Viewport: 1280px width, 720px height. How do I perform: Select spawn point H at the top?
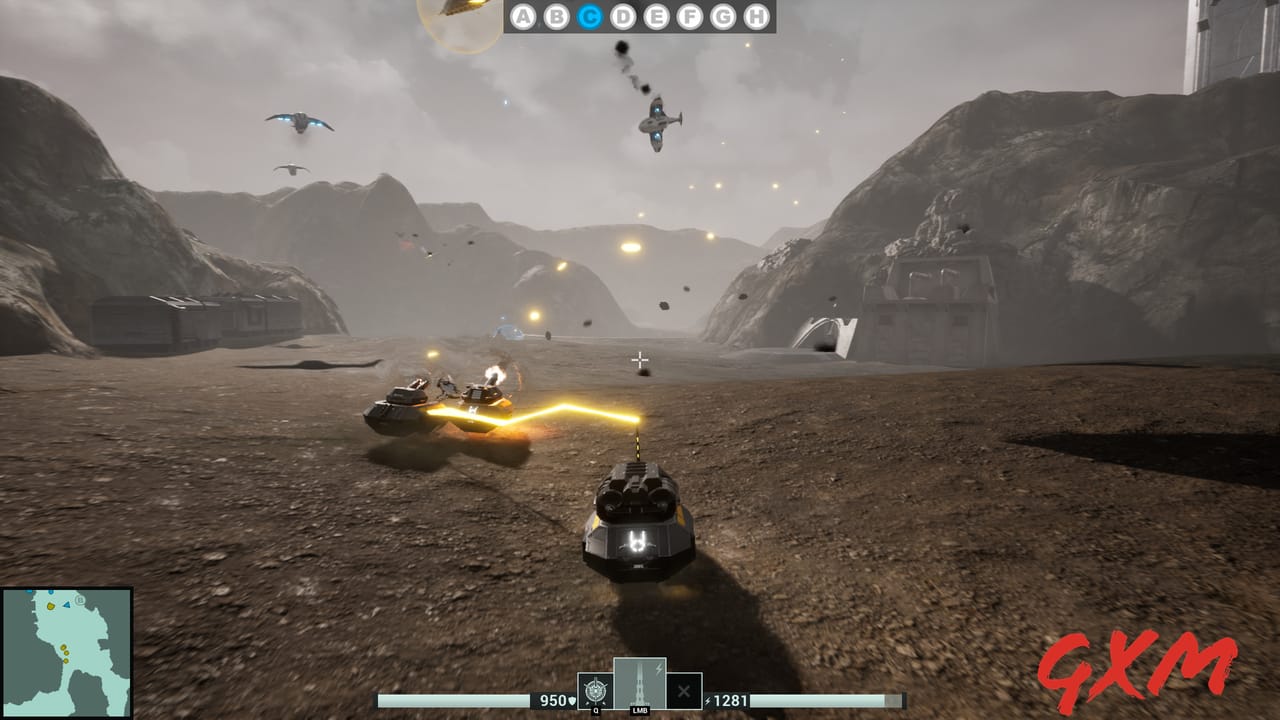[x=756, y=17]
